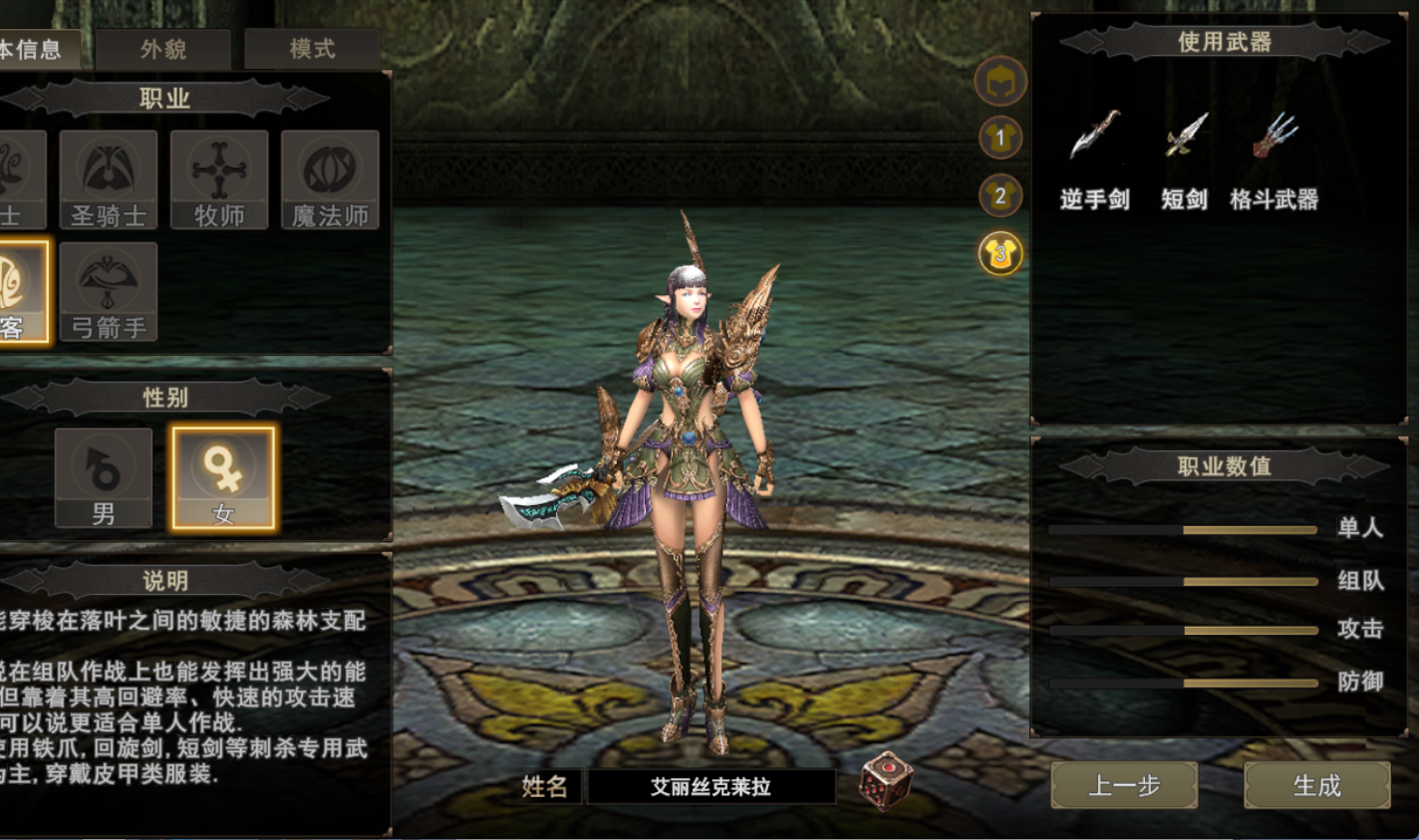1419x840 pixels.
Task: Click the 攻击 stat bar
Action: point(1186,631)
